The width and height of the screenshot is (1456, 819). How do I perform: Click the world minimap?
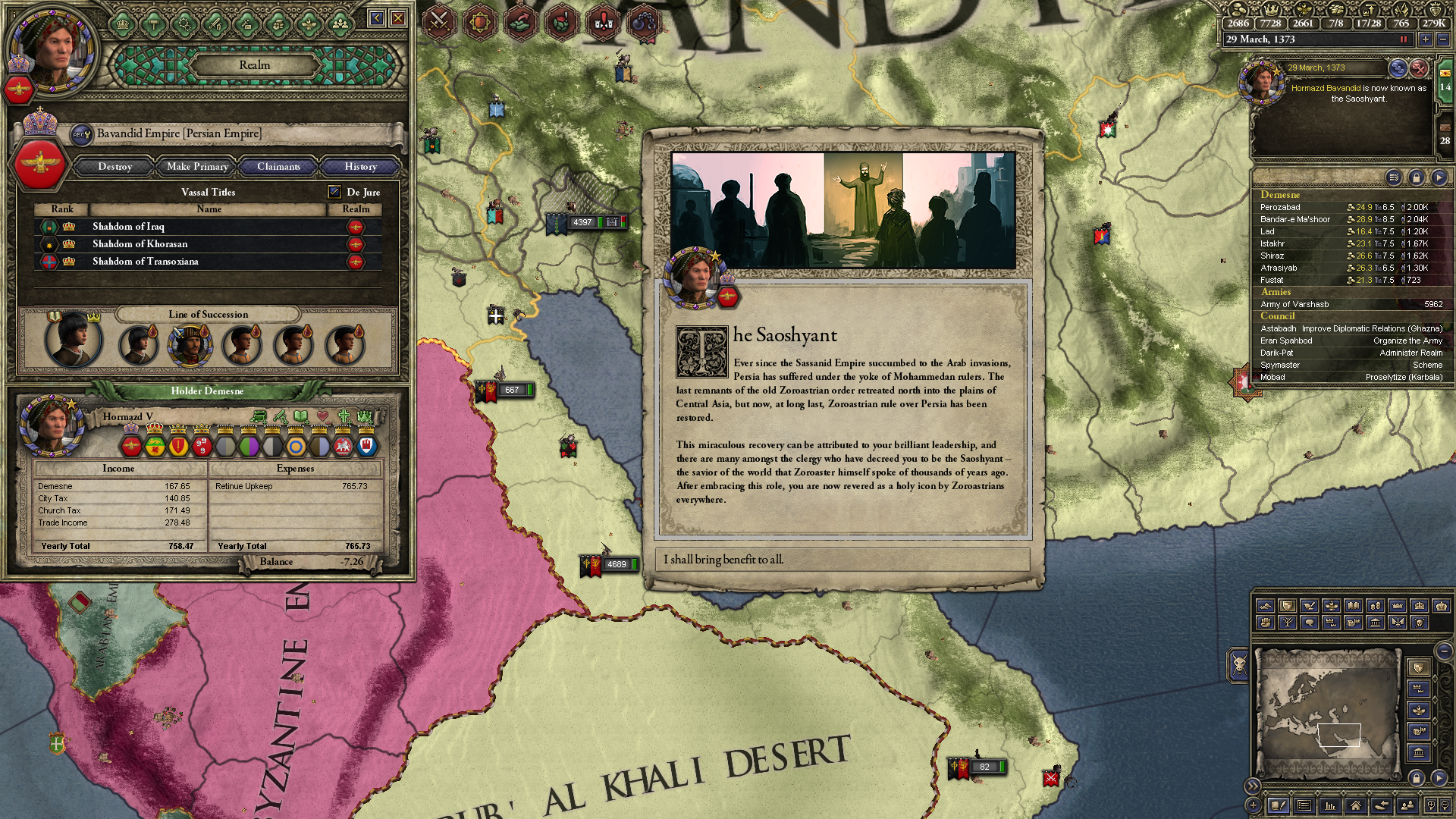[1327, 713]
